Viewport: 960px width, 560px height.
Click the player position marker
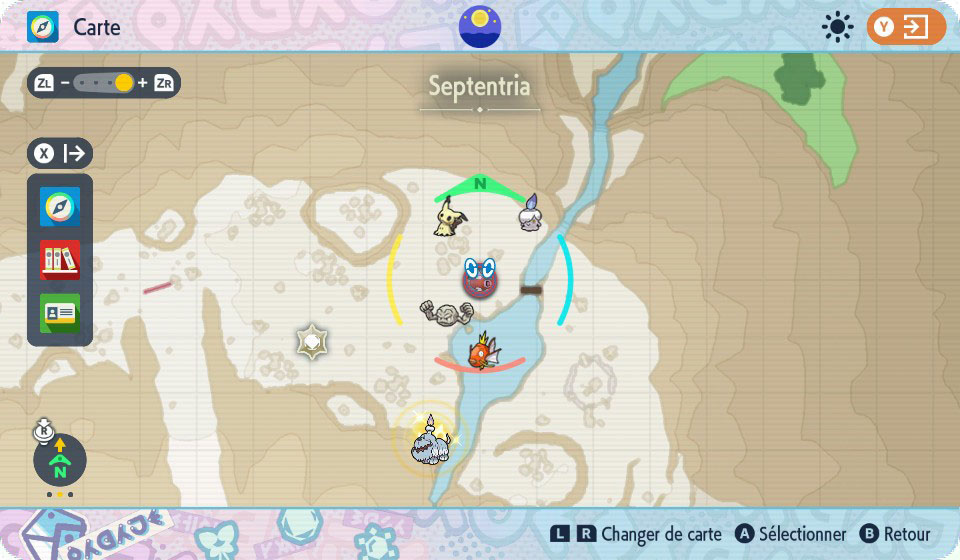point(481,278)
